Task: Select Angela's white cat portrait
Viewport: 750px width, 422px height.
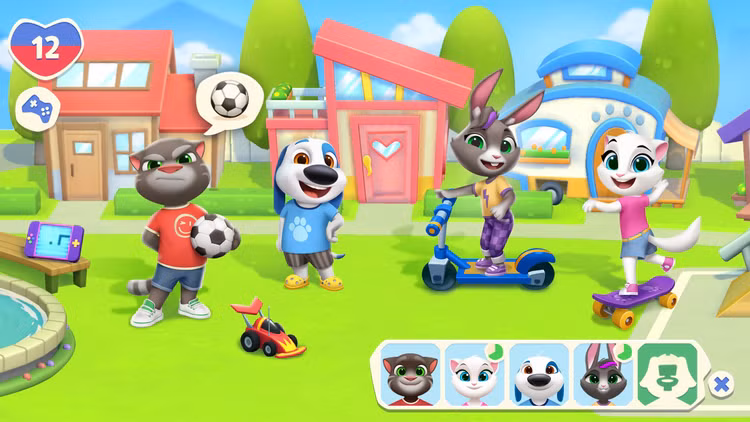Action: 474,375
